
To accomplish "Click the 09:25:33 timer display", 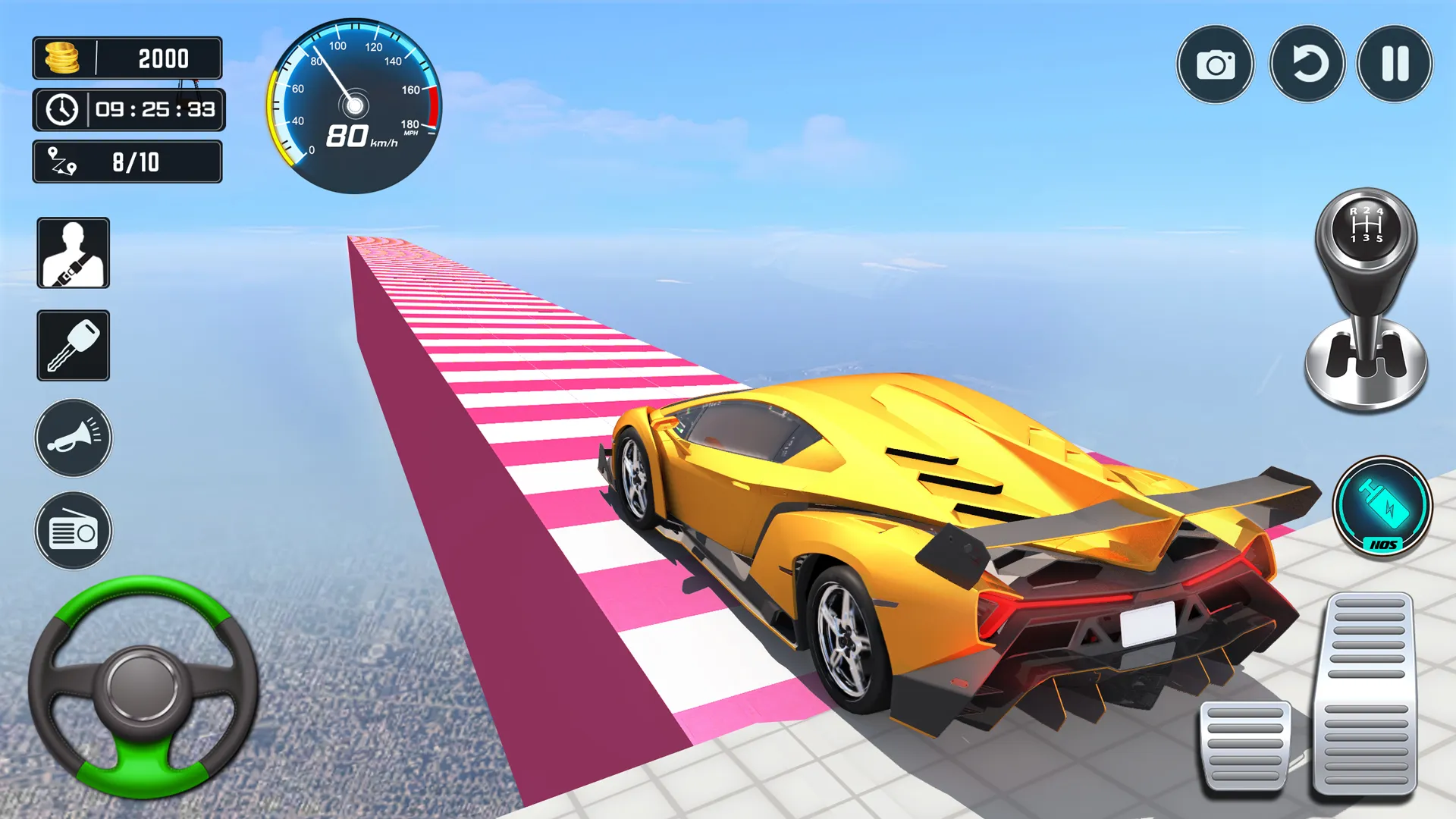I will (x=150, y=109).
